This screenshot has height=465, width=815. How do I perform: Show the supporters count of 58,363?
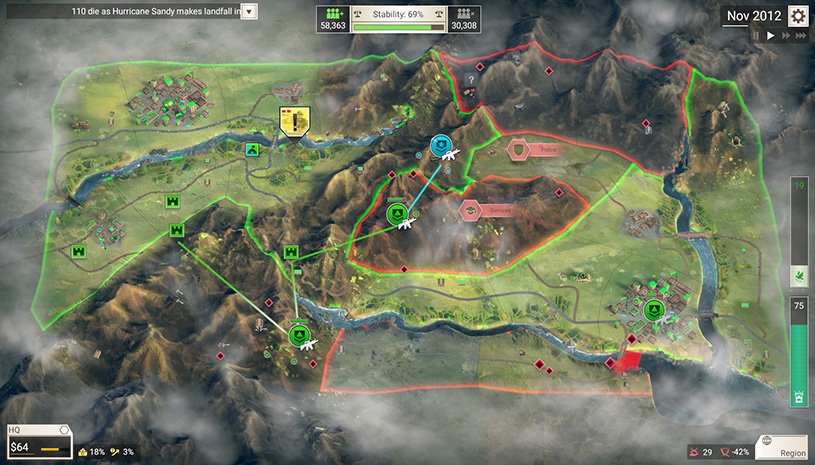[x=335, y=18]
